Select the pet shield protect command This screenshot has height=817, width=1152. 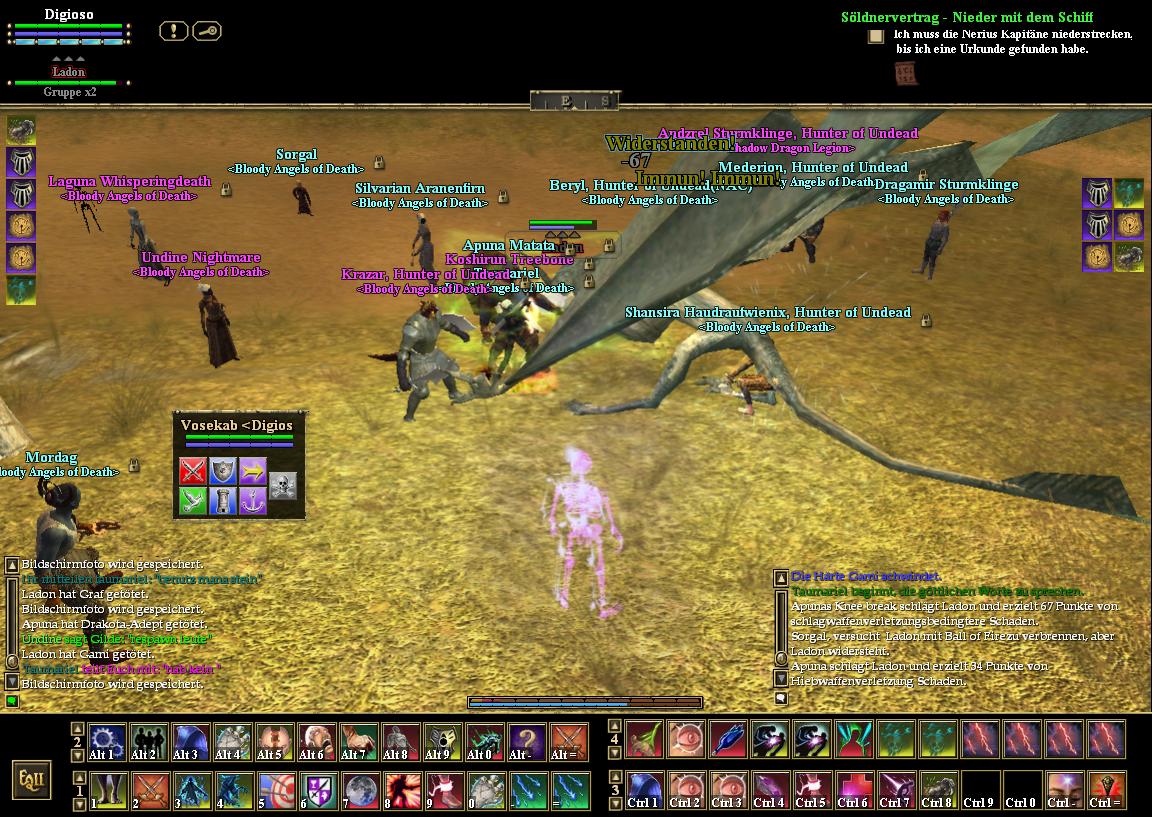(222, 471)
